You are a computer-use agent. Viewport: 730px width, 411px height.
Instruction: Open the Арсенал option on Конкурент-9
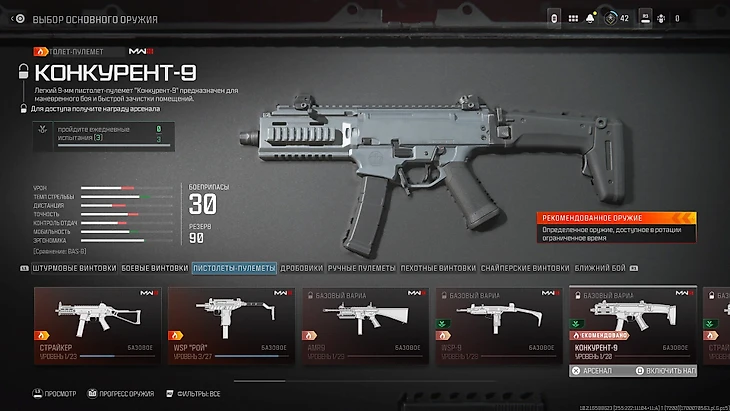(x=598, y=370)
